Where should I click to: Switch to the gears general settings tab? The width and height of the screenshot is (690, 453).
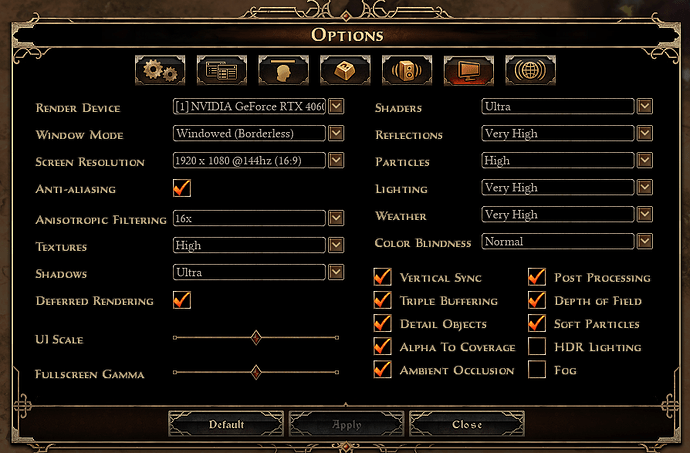pyautogui.click(x=160, y=70)
